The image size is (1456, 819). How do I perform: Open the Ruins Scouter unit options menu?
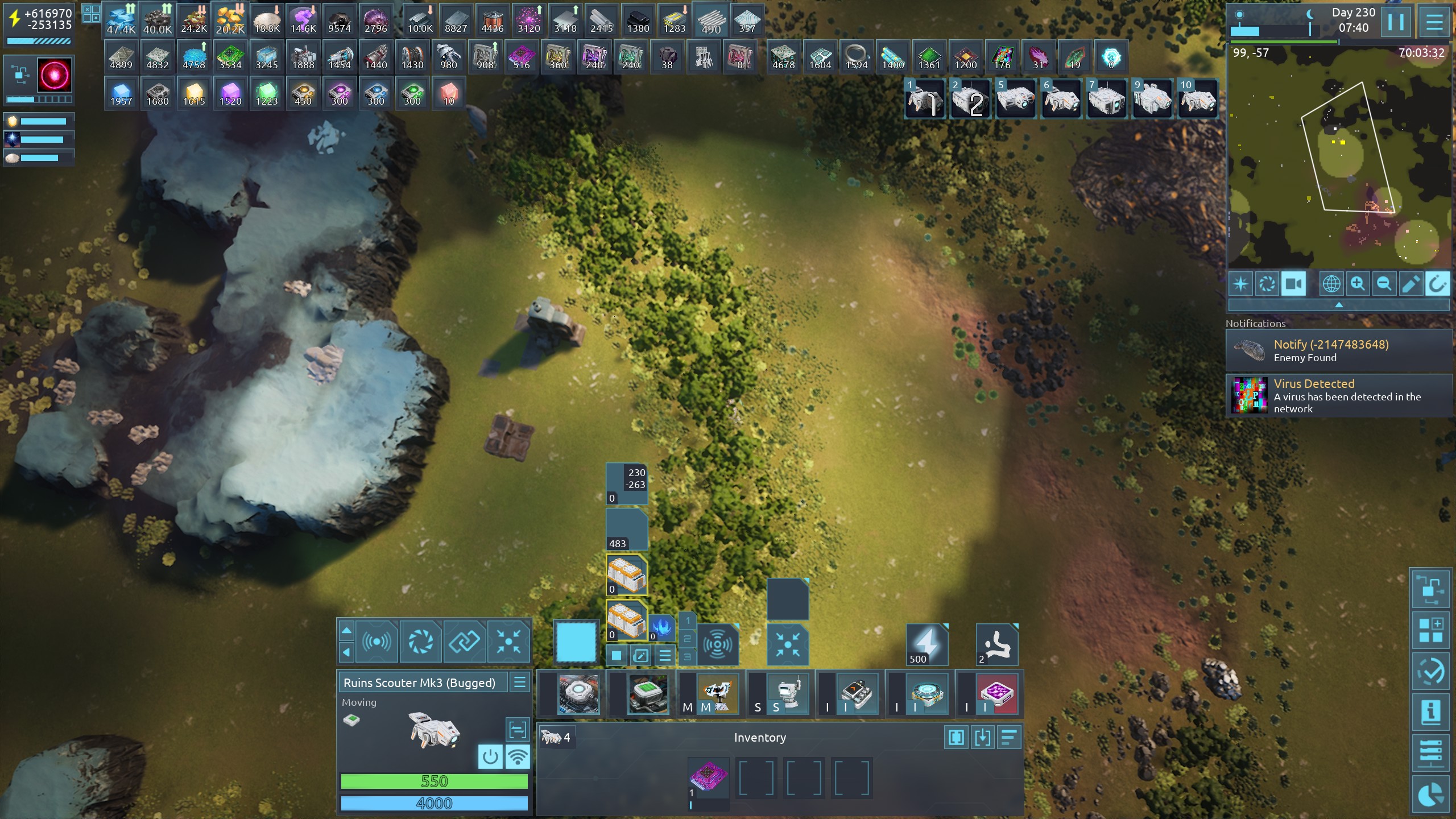pos(520,682)
